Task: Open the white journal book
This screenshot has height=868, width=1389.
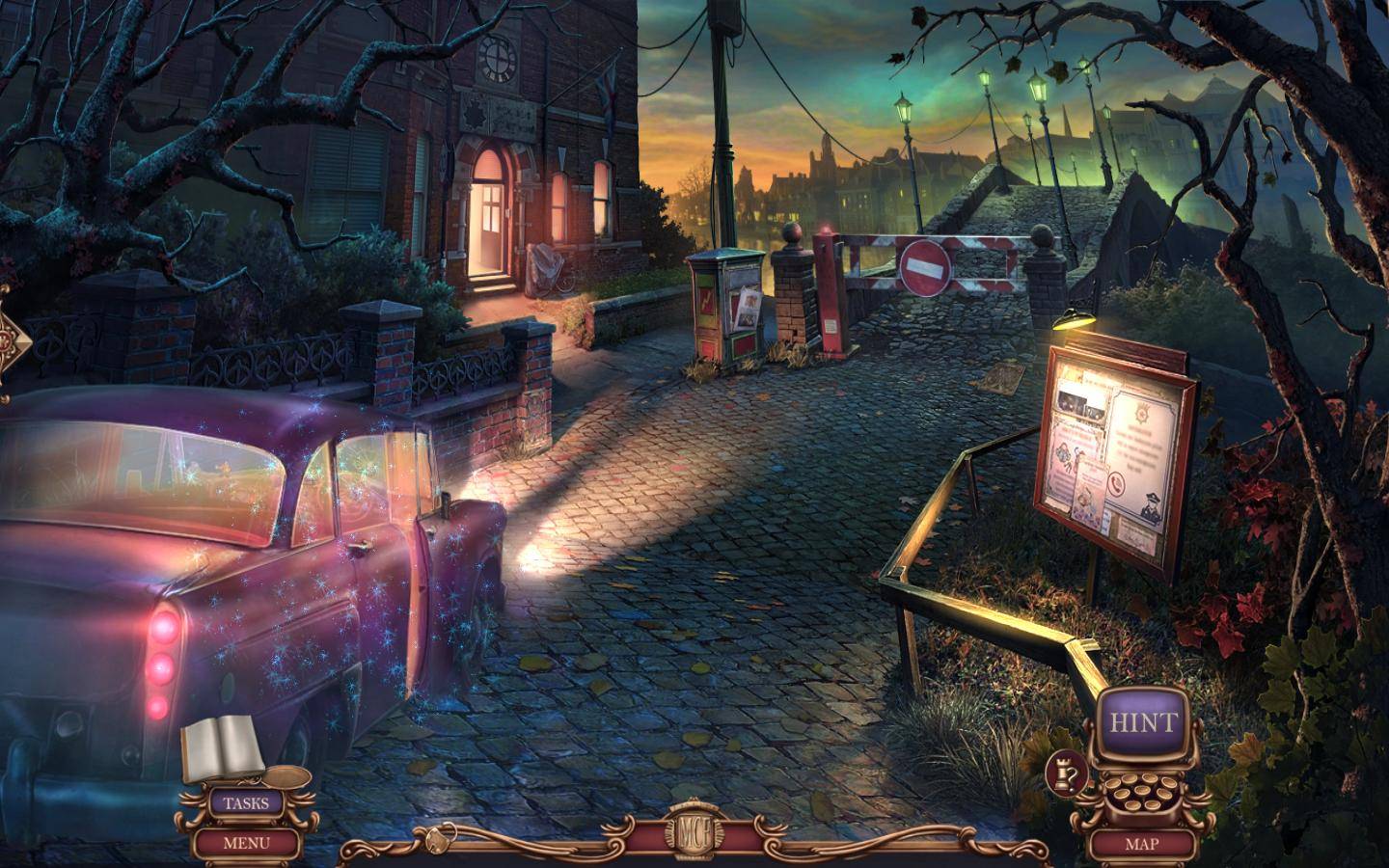Action: 222,748
